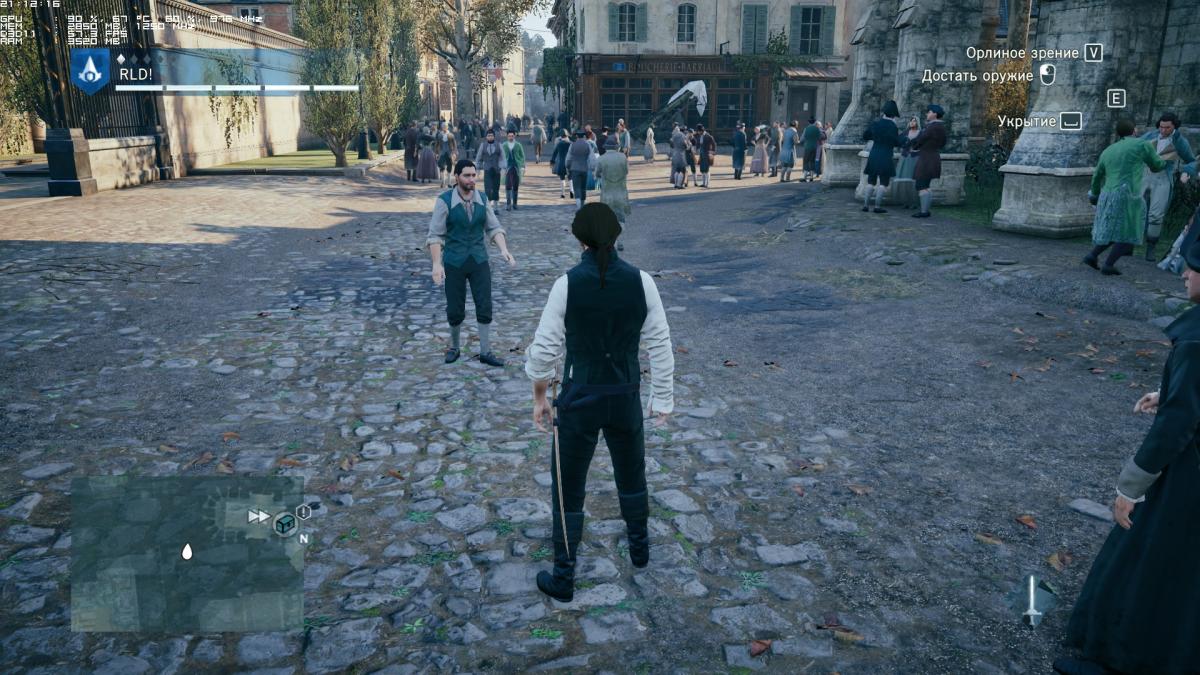Viewport: 1200px width, 675px height.
Task: Select the exclamation alert marker on minimap
Action: pyautogui.click(x=303, y=512)
